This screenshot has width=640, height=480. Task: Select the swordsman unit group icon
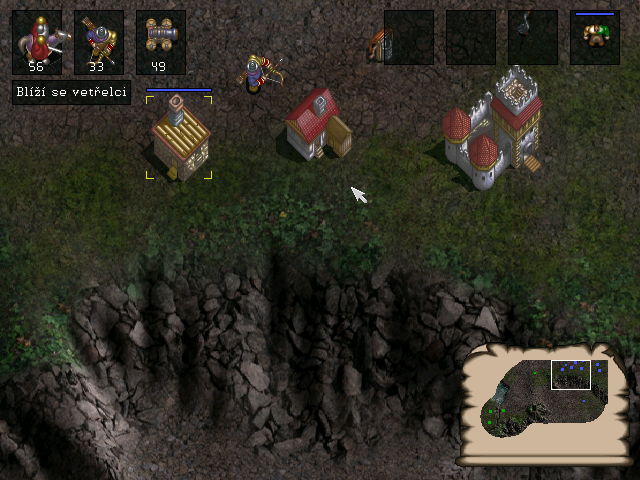coord(37,41)
